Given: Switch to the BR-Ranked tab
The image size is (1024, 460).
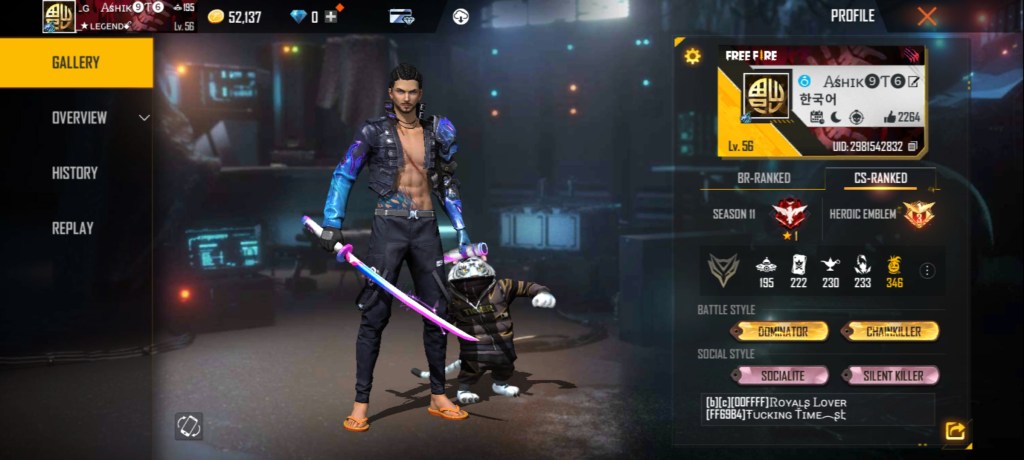Looking at the screenshot, I should [764, 178].
